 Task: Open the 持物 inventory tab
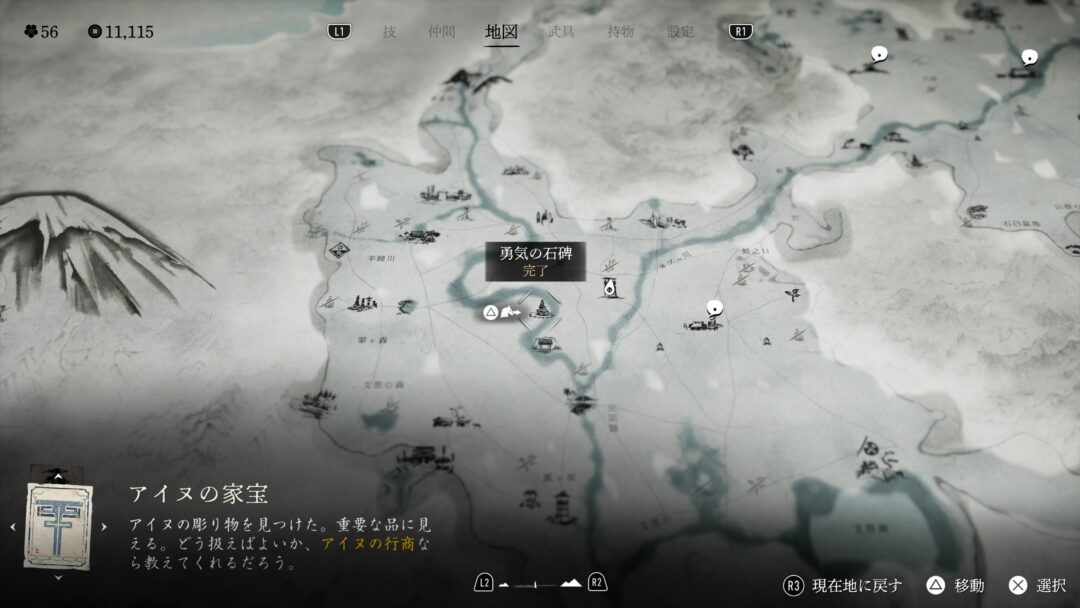click(x=620, y=31)
